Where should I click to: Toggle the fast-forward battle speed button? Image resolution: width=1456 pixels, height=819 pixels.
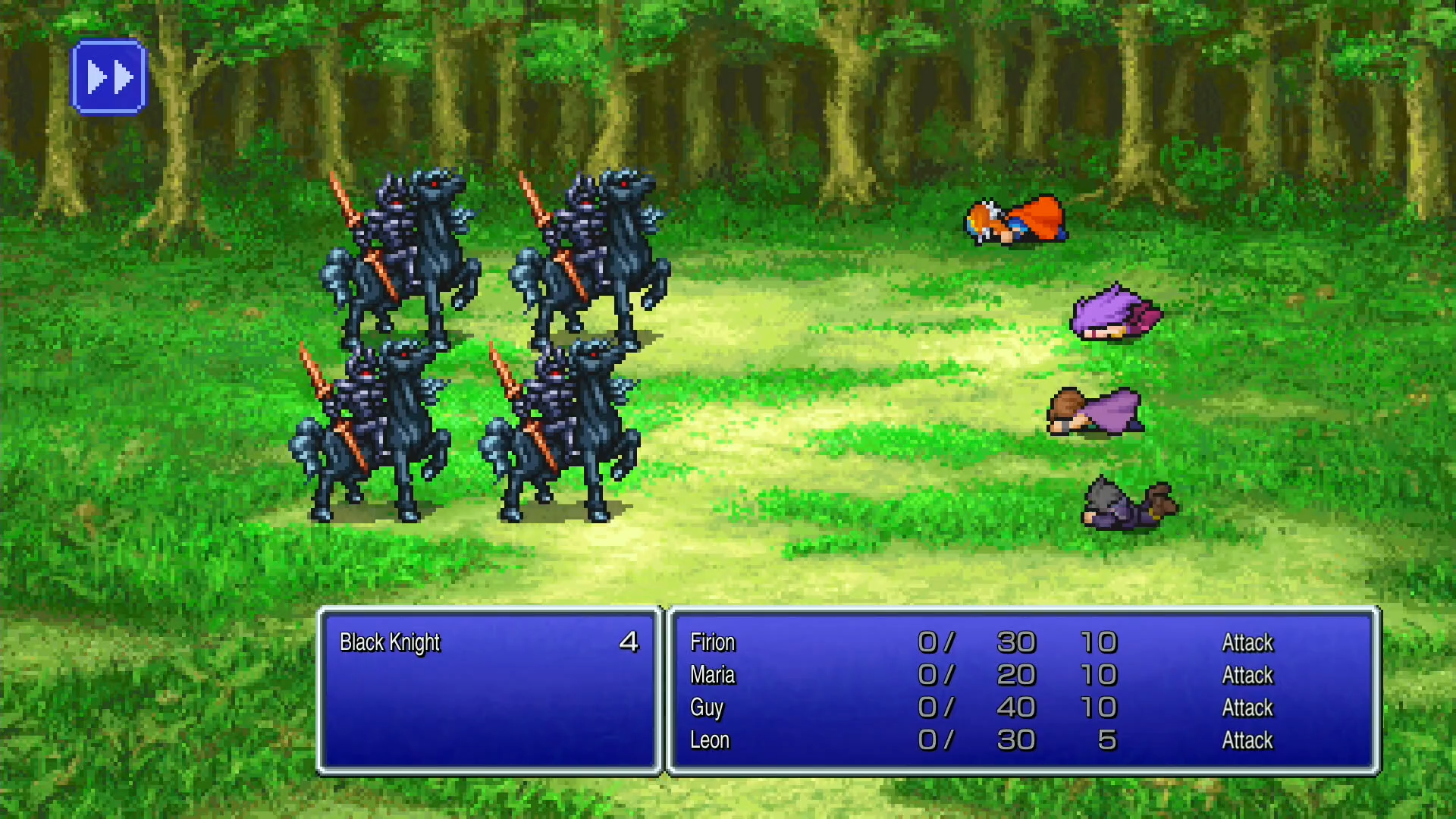(108, 75)
